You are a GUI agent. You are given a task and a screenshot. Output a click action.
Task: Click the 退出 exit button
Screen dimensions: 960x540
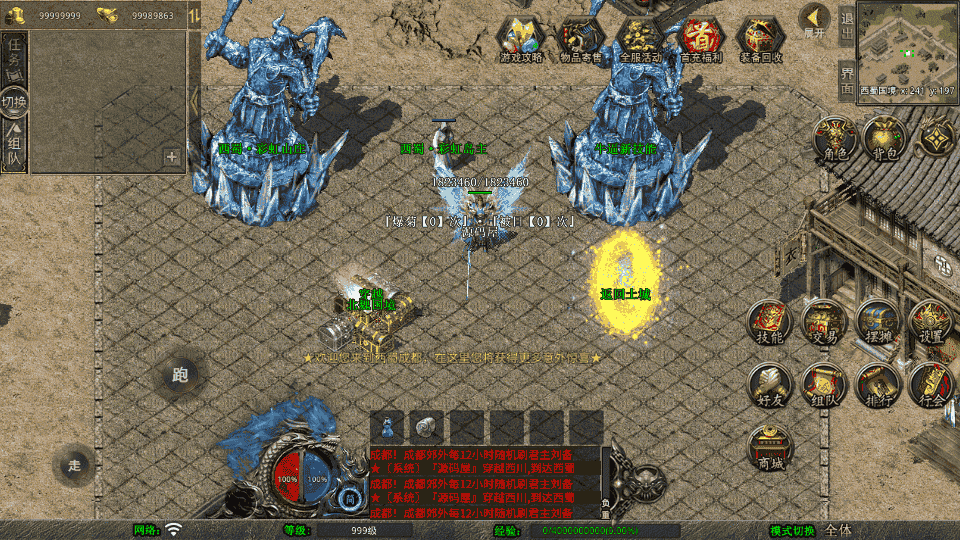click(x=847, y=26)
